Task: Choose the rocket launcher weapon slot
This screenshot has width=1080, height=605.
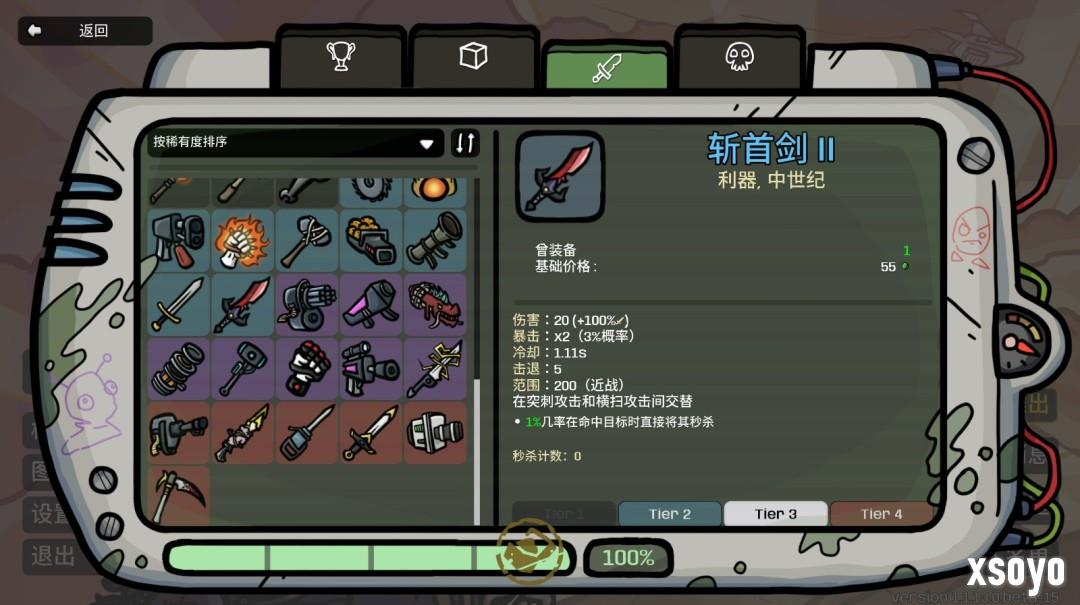Action: [x=435, y=240]
